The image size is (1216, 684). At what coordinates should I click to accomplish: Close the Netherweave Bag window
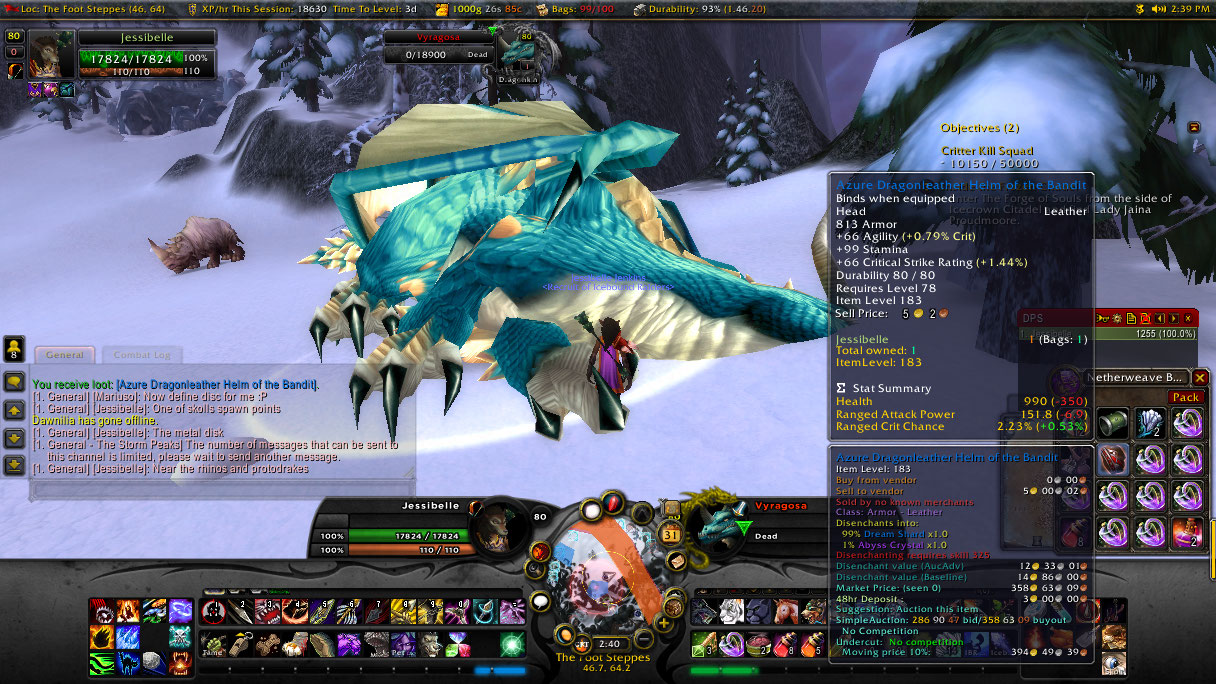(1200, 378)
